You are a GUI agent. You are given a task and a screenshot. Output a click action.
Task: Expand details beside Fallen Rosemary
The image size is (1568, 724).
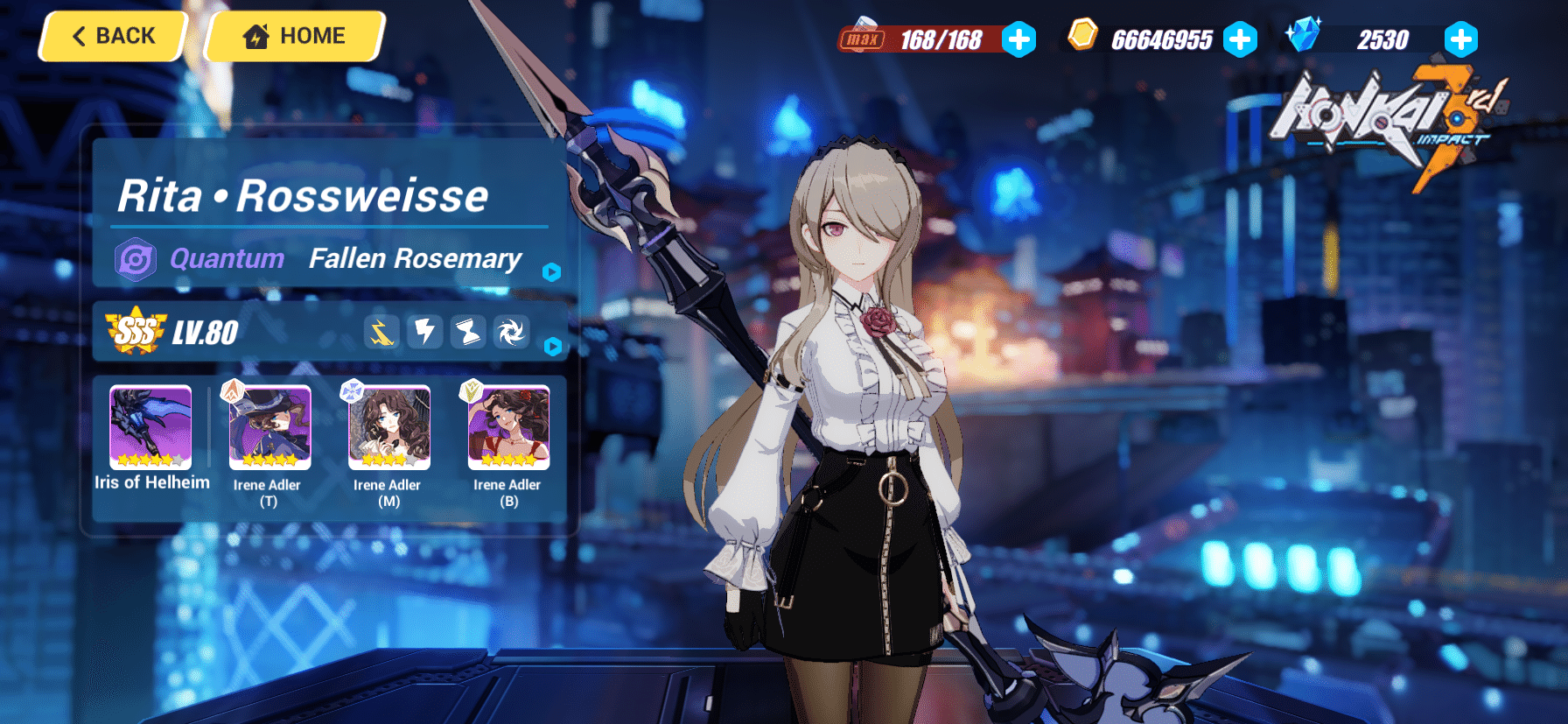551,272
